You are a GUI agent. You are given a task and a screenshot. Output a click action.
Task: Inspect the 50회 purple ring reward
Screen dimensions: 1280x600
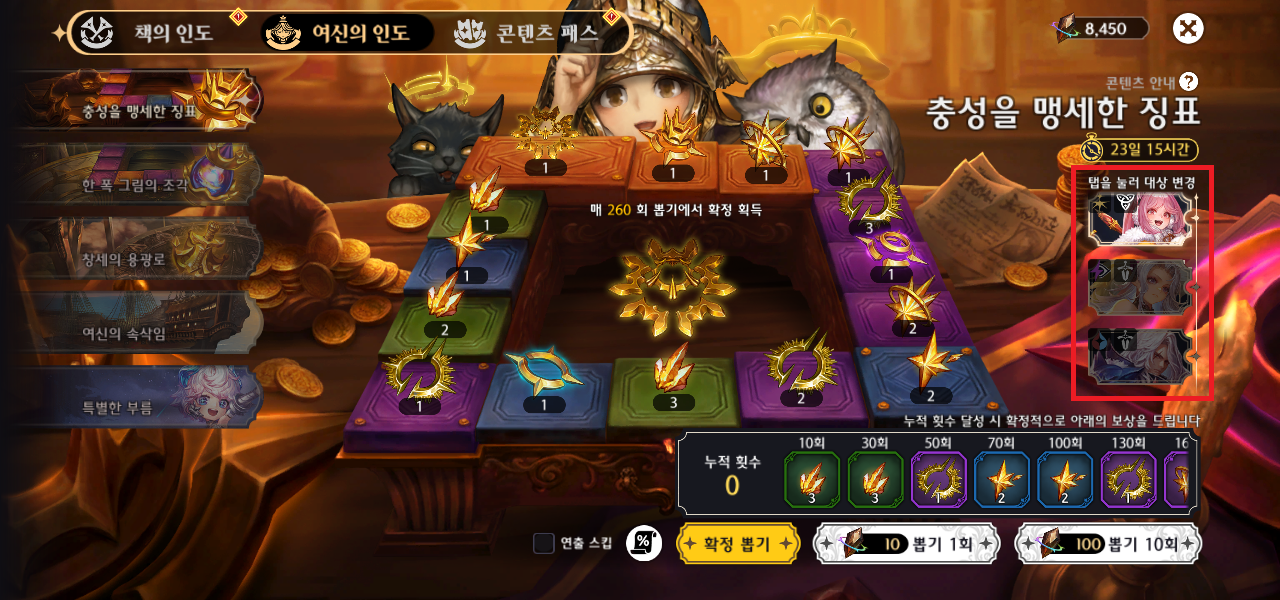[938, 479]
